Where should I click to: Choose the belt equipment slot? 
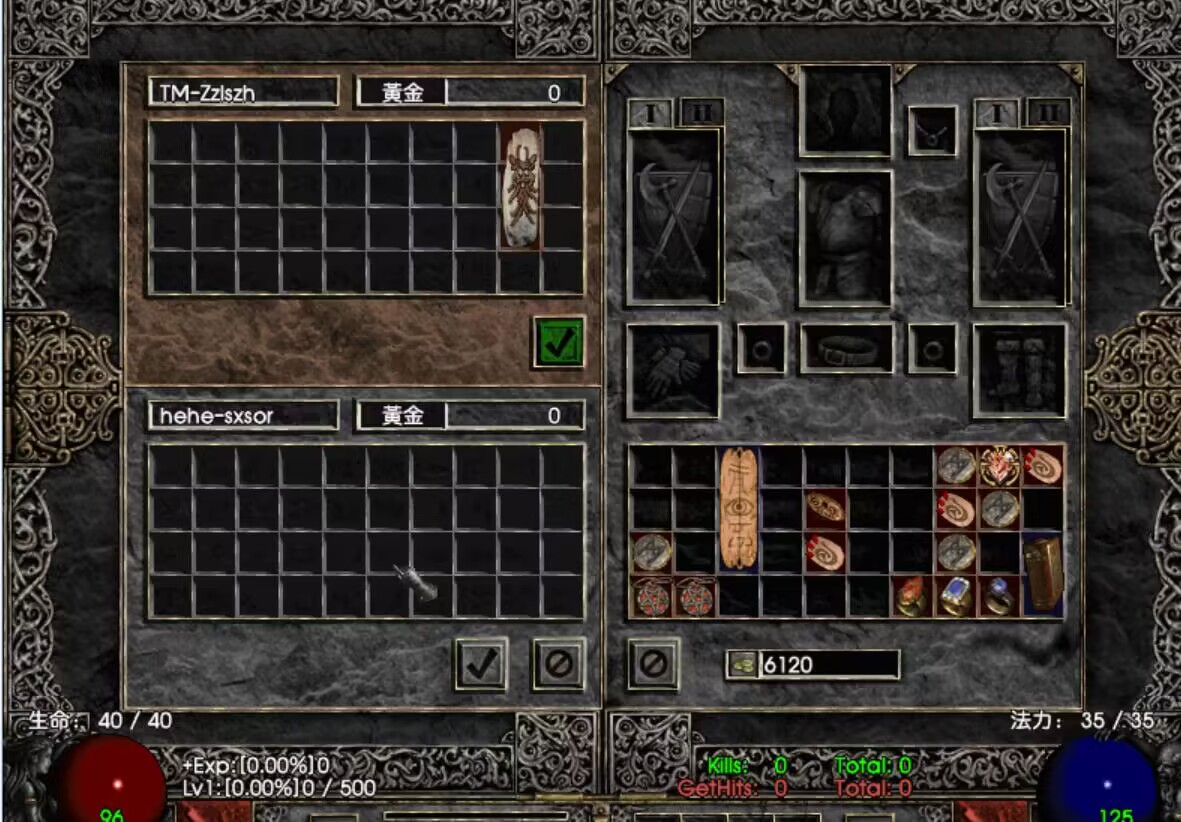pos(846,349)
